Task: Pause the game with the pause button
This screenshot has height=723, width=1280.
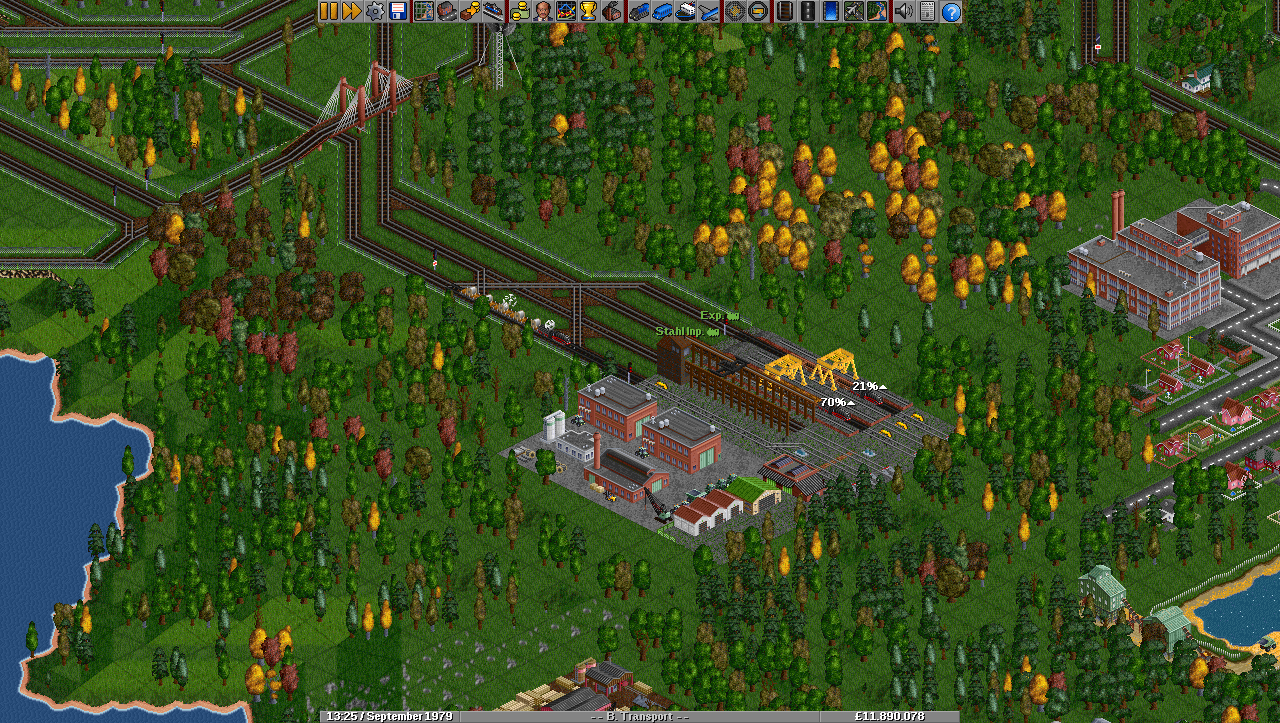Action: (329, 11)
